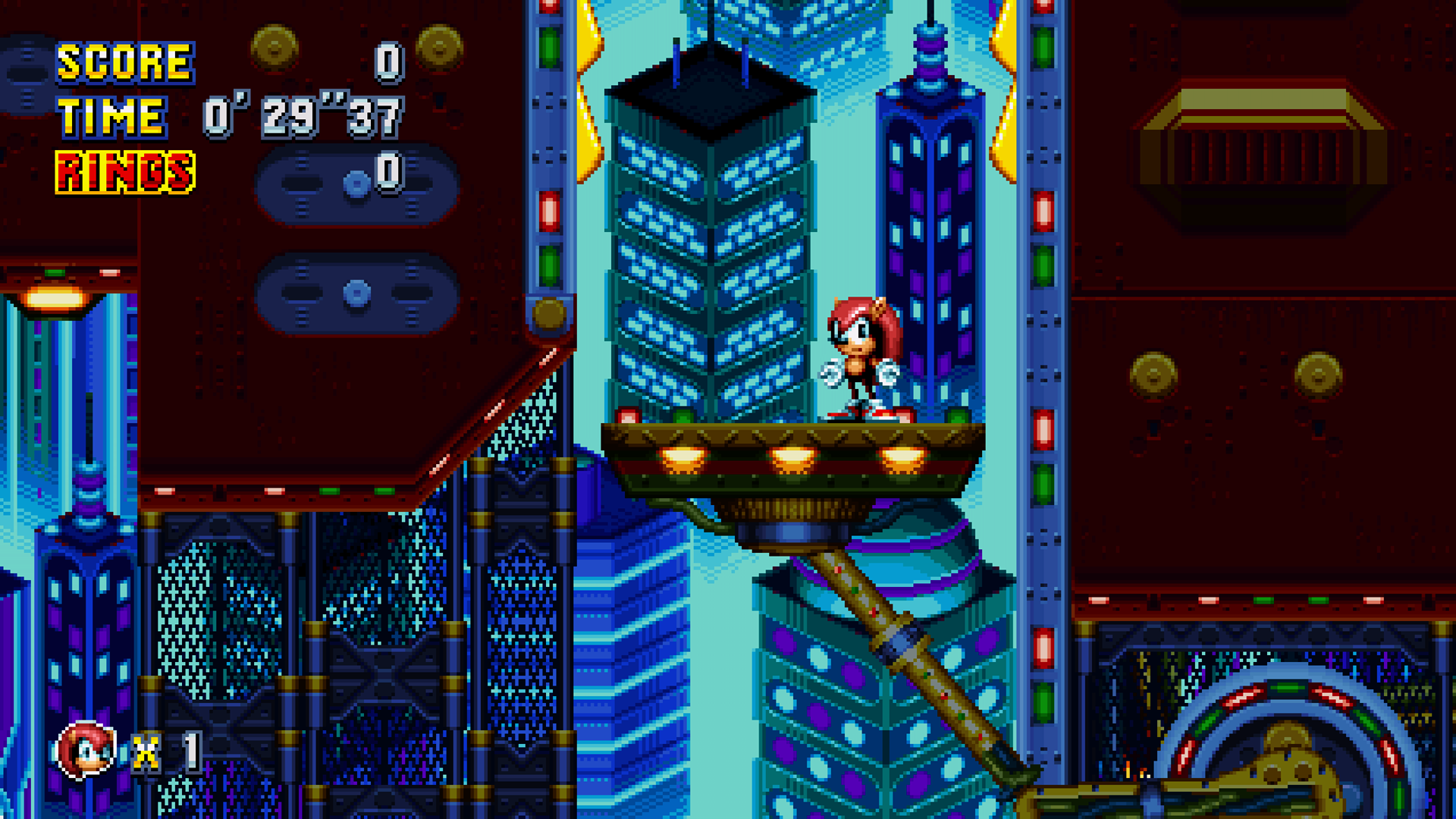Select the SCORE label
The width and height of the screenshot is (1456, 819).
pyautogui.click(x=125, y=62)
